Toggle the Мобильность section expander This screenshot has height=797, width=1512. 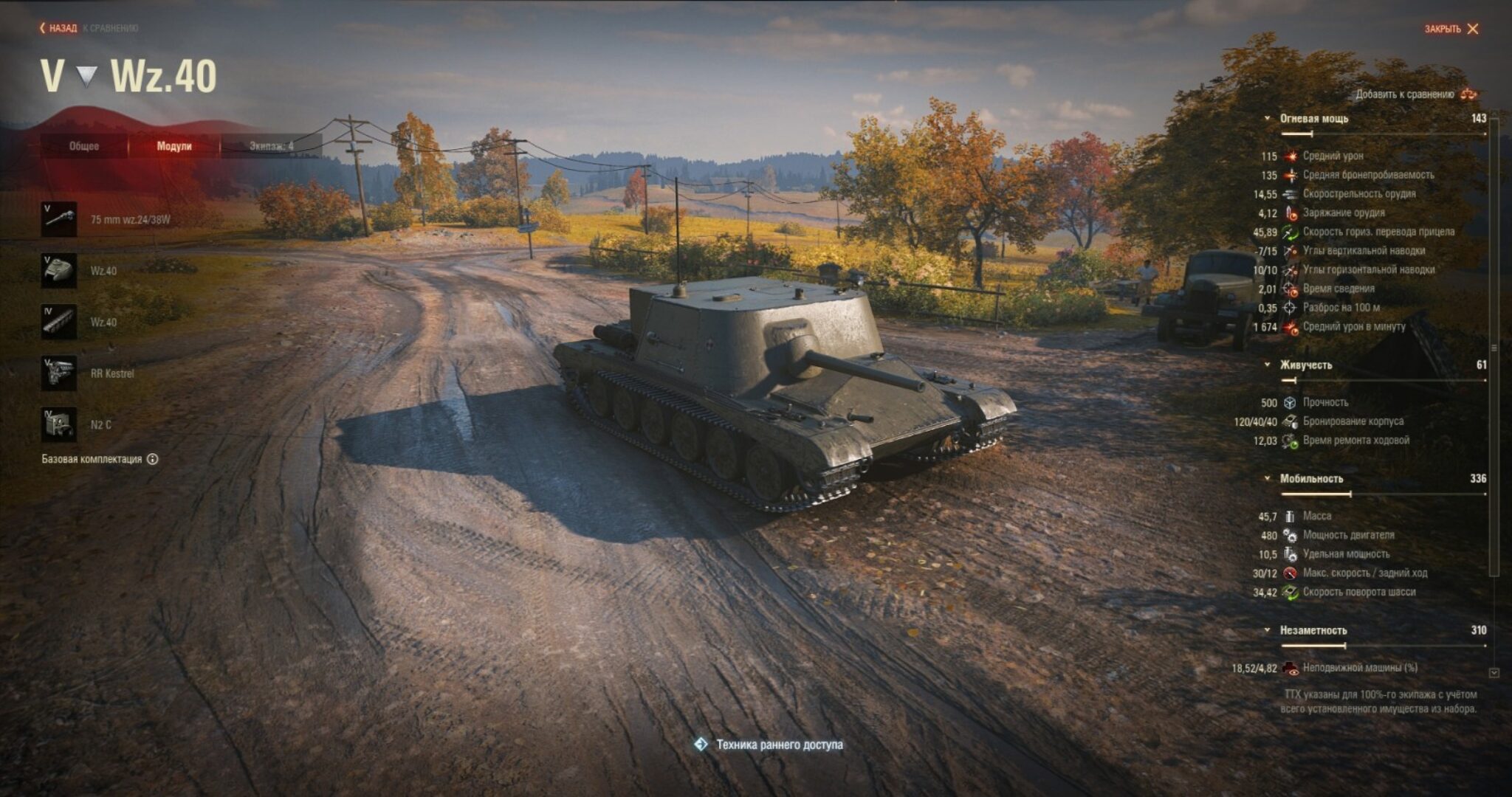tap(1267, 478)
